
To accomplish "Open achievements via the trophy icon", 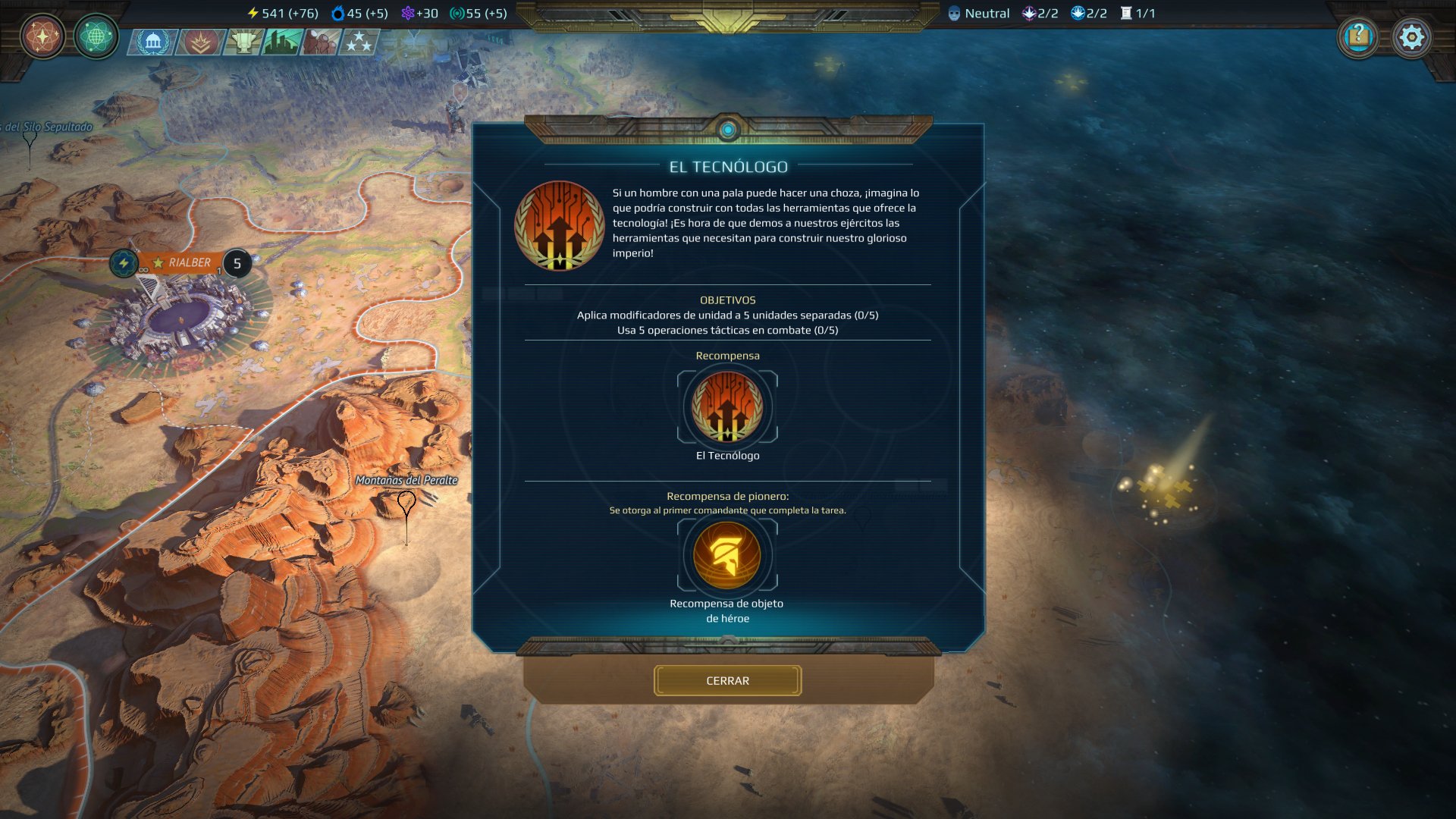I will [x=241, y=43].
